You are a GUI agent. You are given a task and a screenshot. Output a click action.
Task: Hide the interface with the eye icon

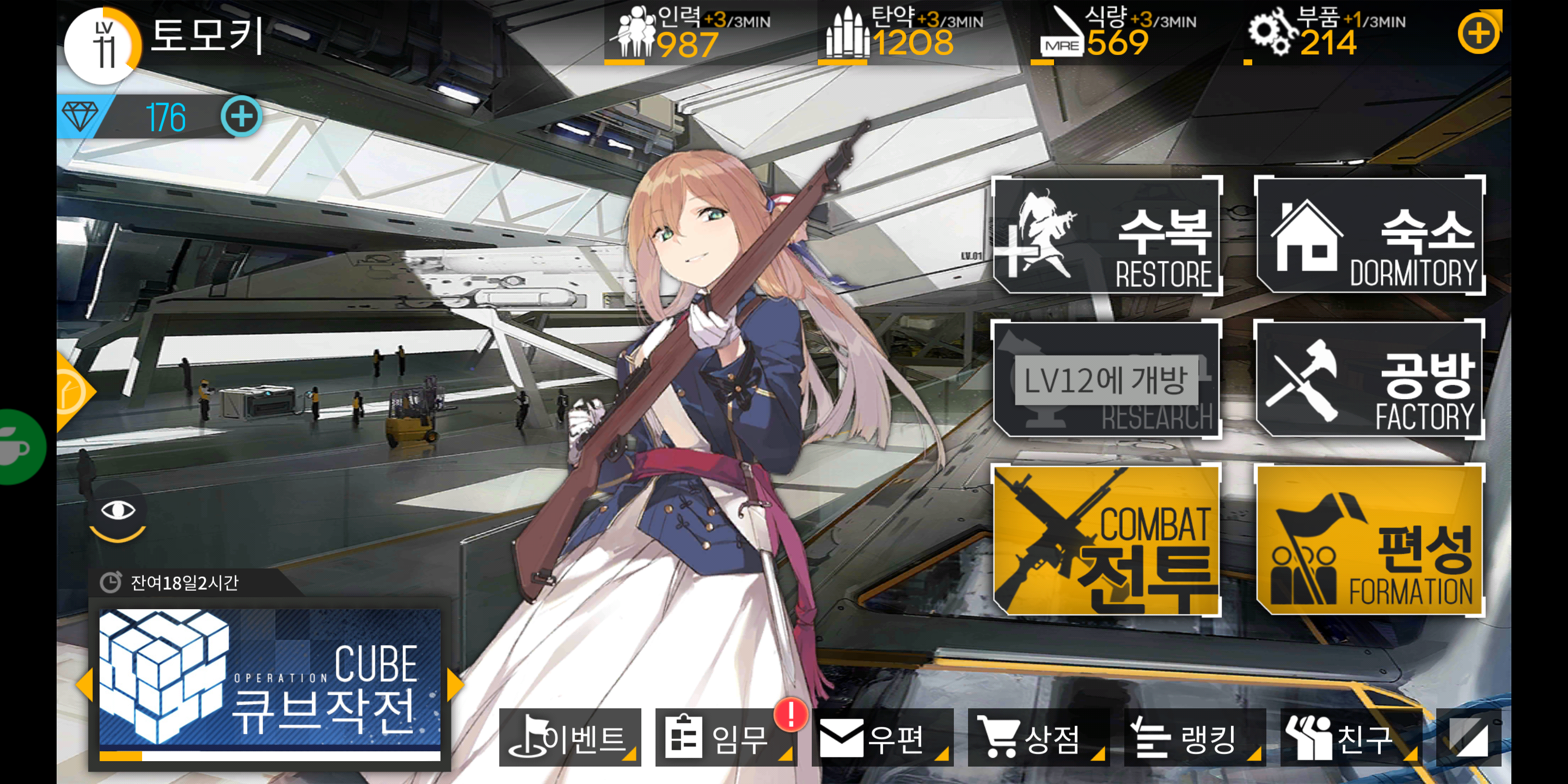pyautogui.click(x=118, y=510)
